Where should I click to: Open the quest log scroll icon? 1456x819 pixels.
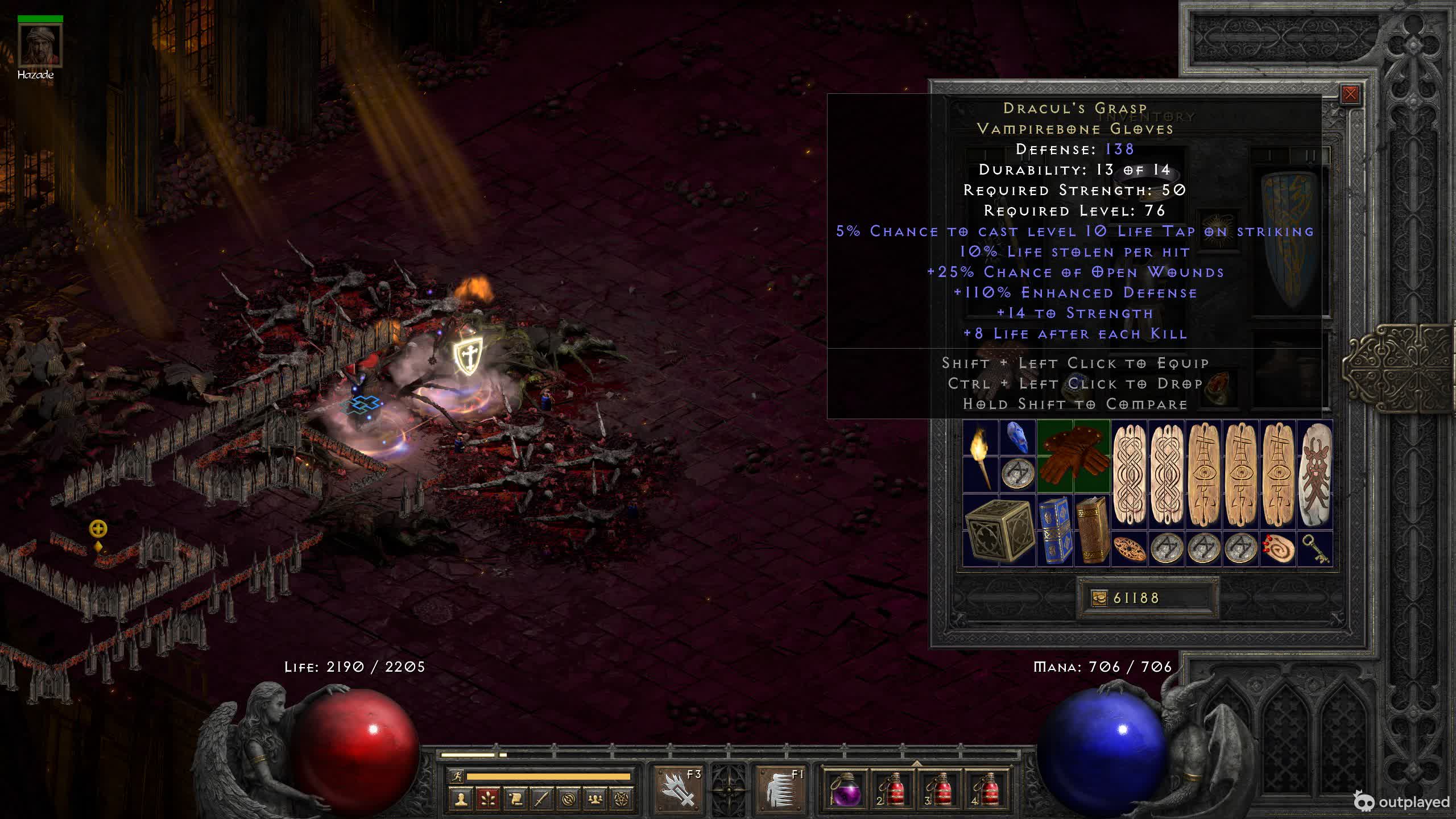click(515, 799)
